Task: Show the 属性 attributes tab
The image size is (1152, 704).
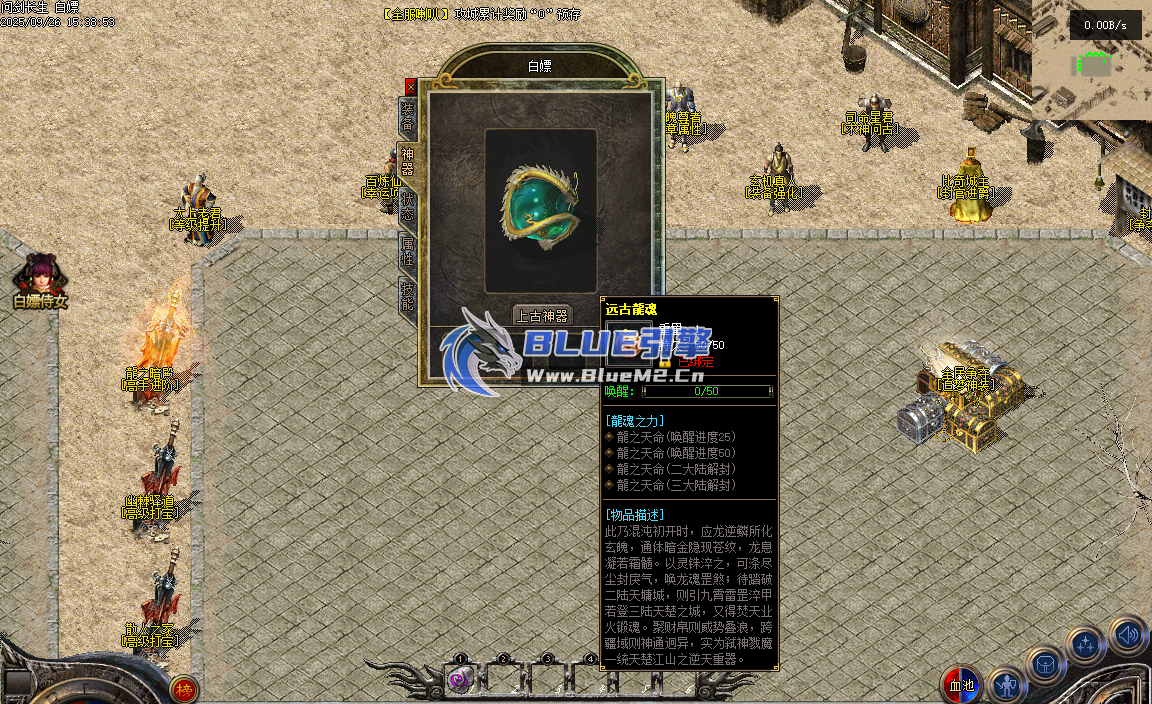Action: click(x=408, y=252)
